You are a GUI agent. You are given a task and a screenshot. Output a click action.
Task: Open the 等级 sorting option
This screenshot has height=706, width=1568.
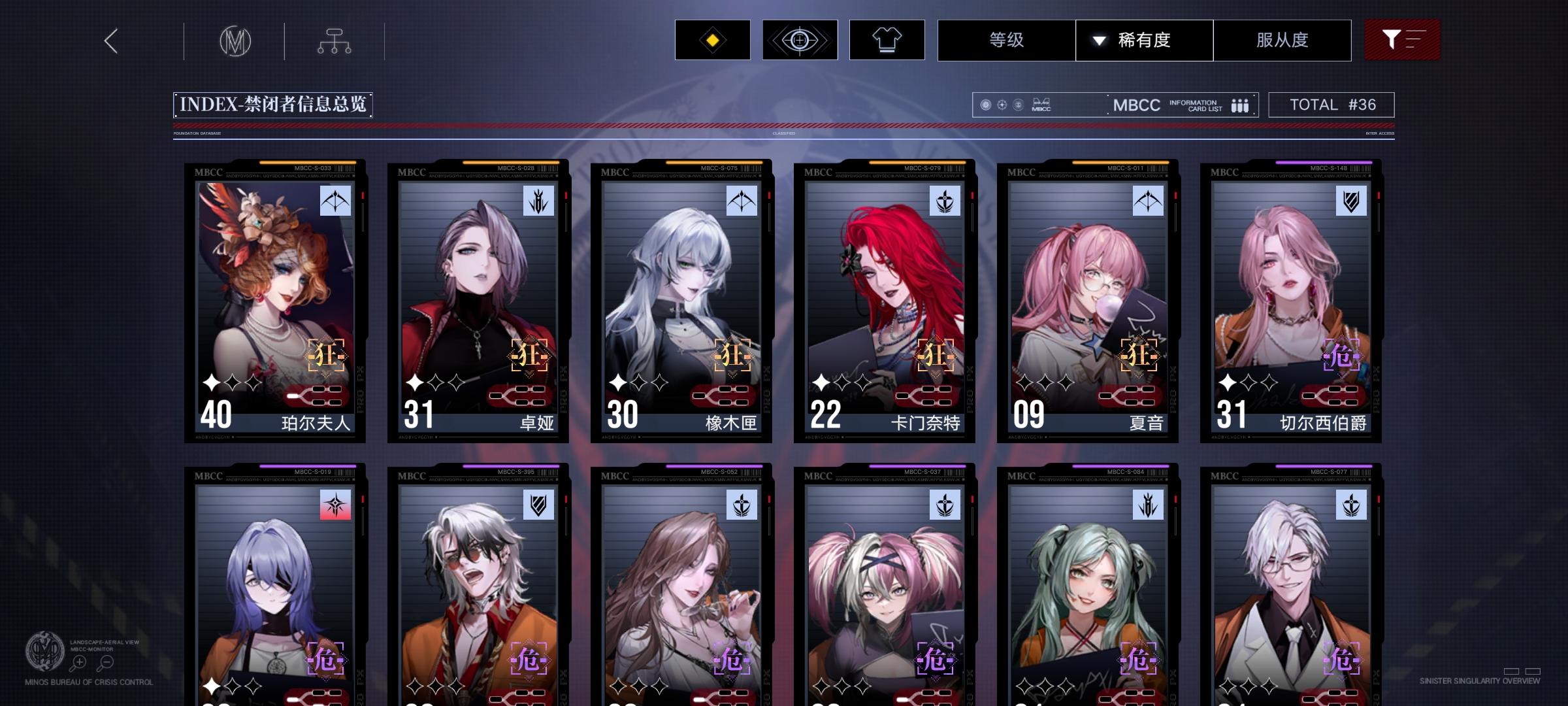click(1006, 40)
